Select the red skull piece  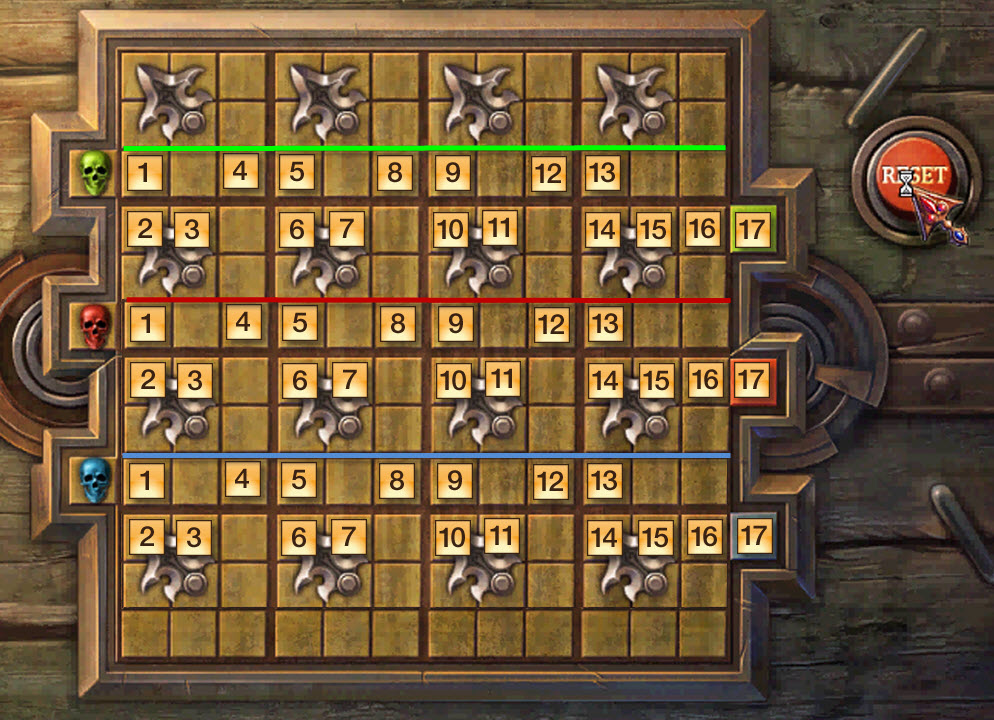click(x=95, y=325)
